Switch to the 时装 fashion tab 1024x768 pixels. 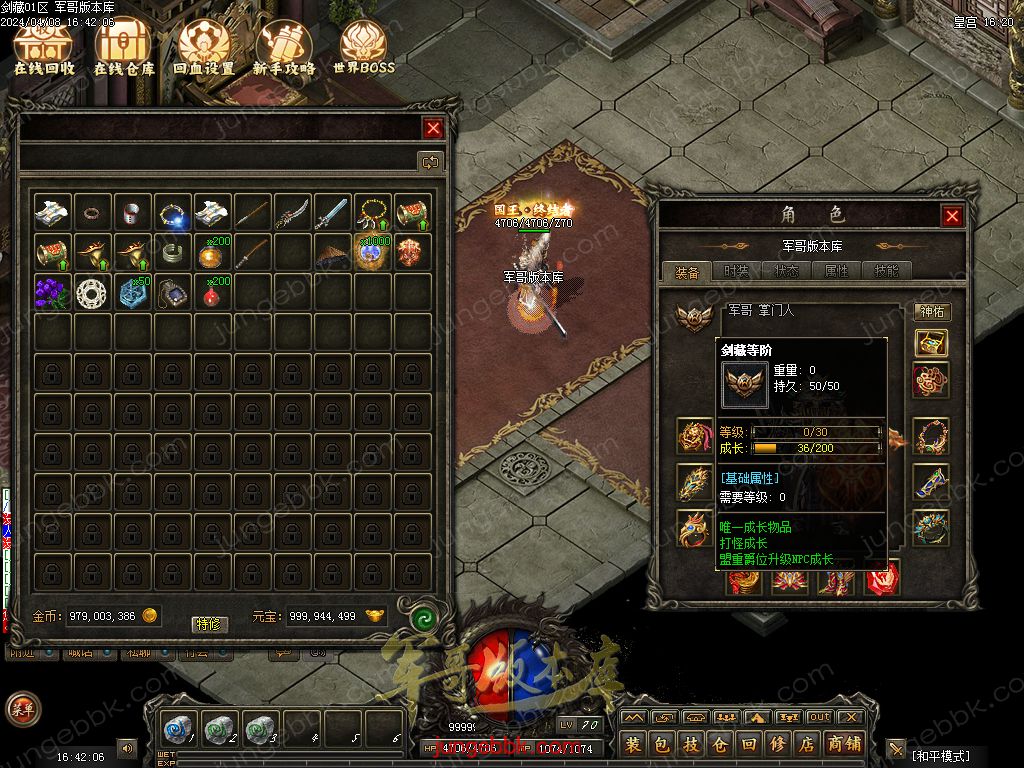coord(737,271)
